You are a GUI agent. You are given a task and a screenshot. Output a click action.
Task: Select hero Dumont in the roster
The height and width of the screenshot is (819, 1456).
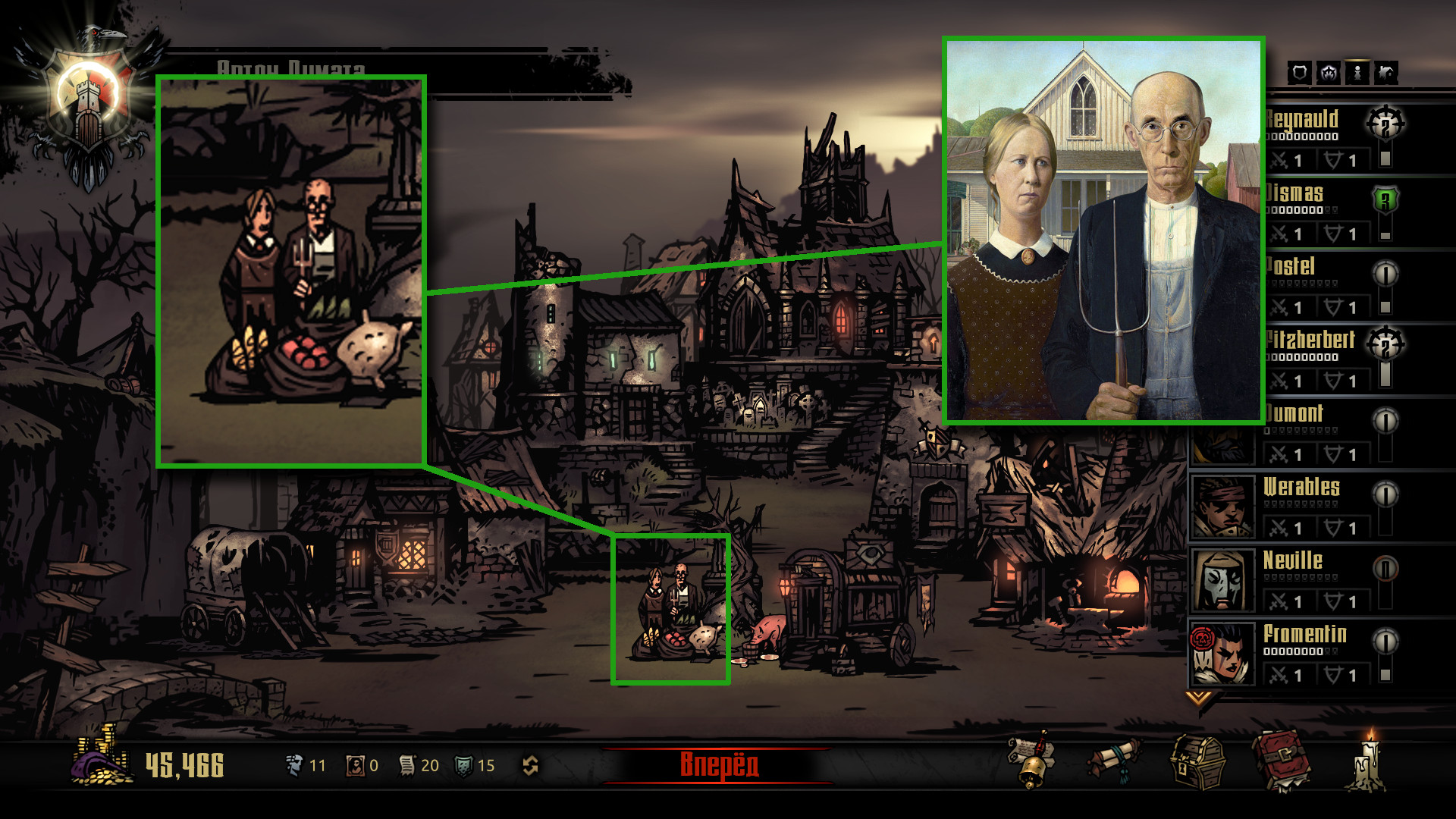pyautogui.click(x=1295, y=414)
